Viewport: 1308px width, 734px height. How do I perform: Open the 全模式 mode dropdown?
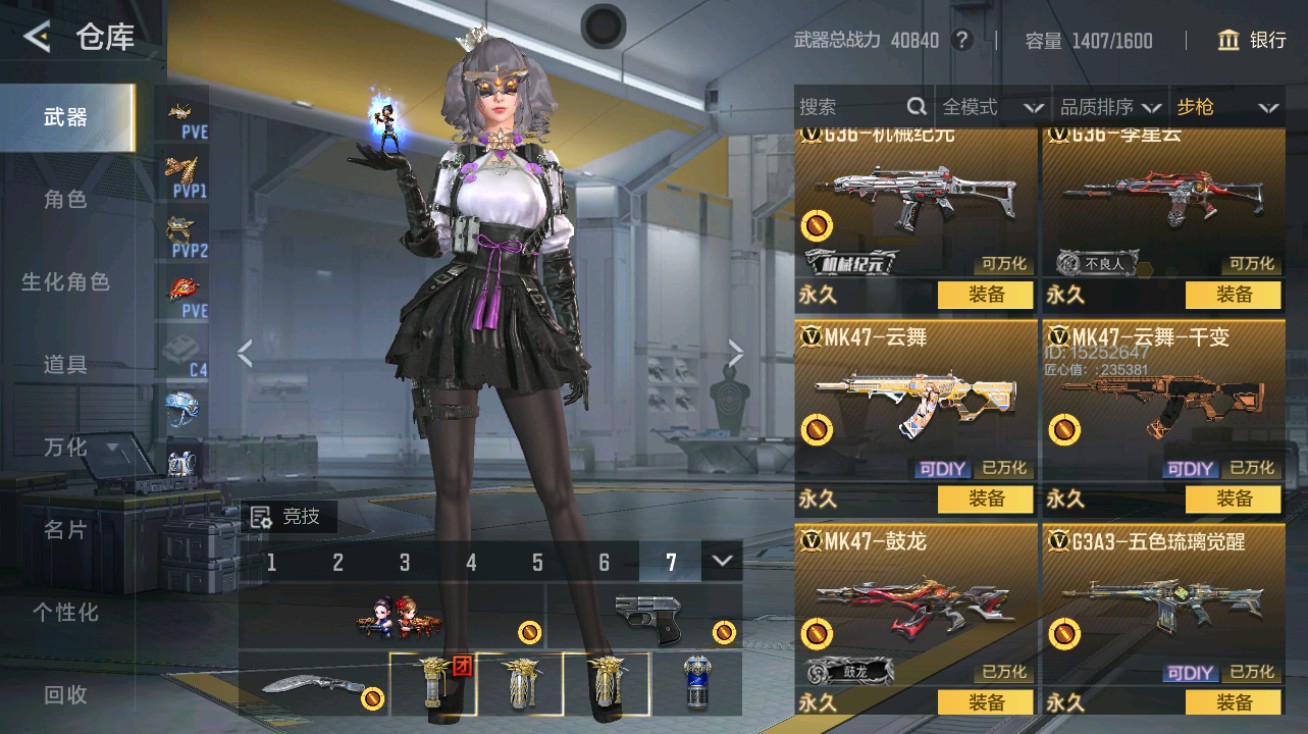992,107
